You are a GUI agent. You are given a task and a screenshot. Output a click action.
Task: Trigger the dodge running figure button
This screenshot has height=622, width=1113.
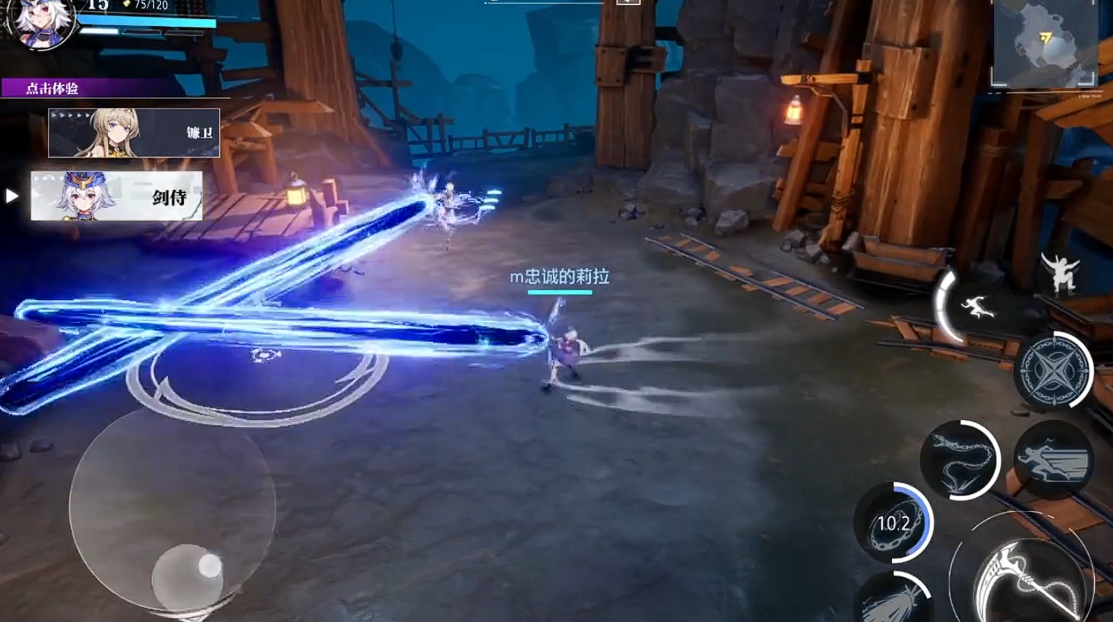pos(973,307)
